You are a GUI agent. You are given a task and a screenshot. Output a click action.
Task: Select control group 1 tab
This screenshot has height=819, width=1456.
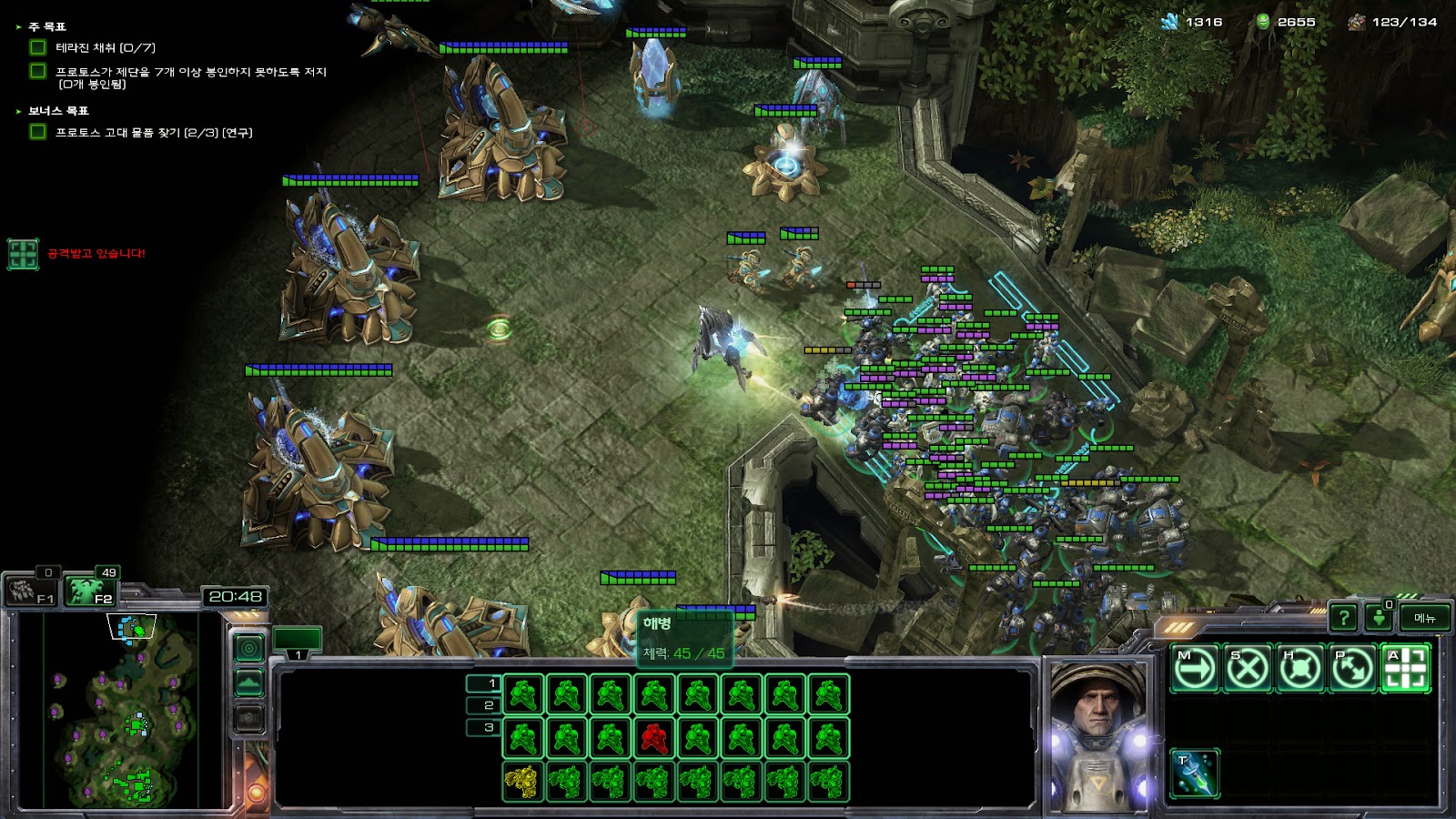(x=297, y=641)
